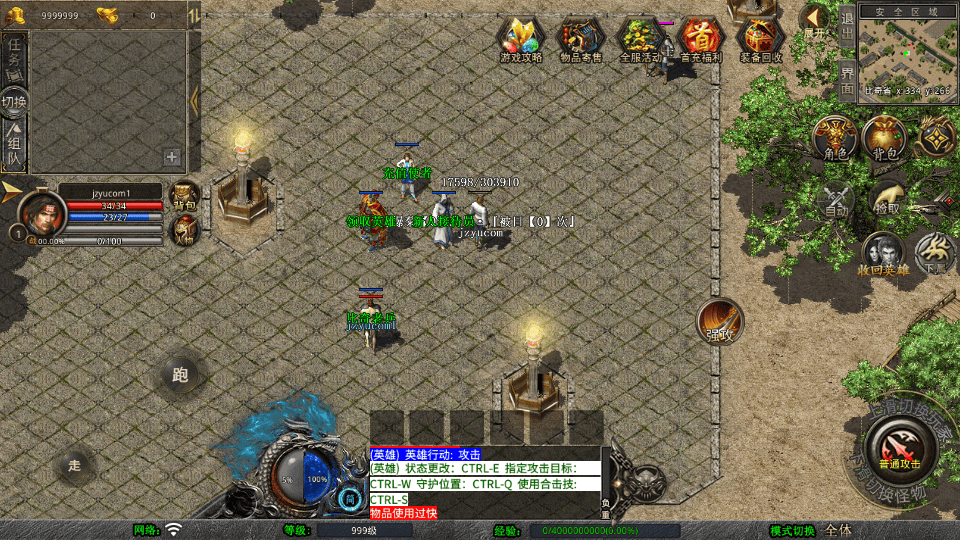Tap the 普通攻击 normal attack button
Image resolution: width=960 pixels, height=540 pixels.
point(899,445)
